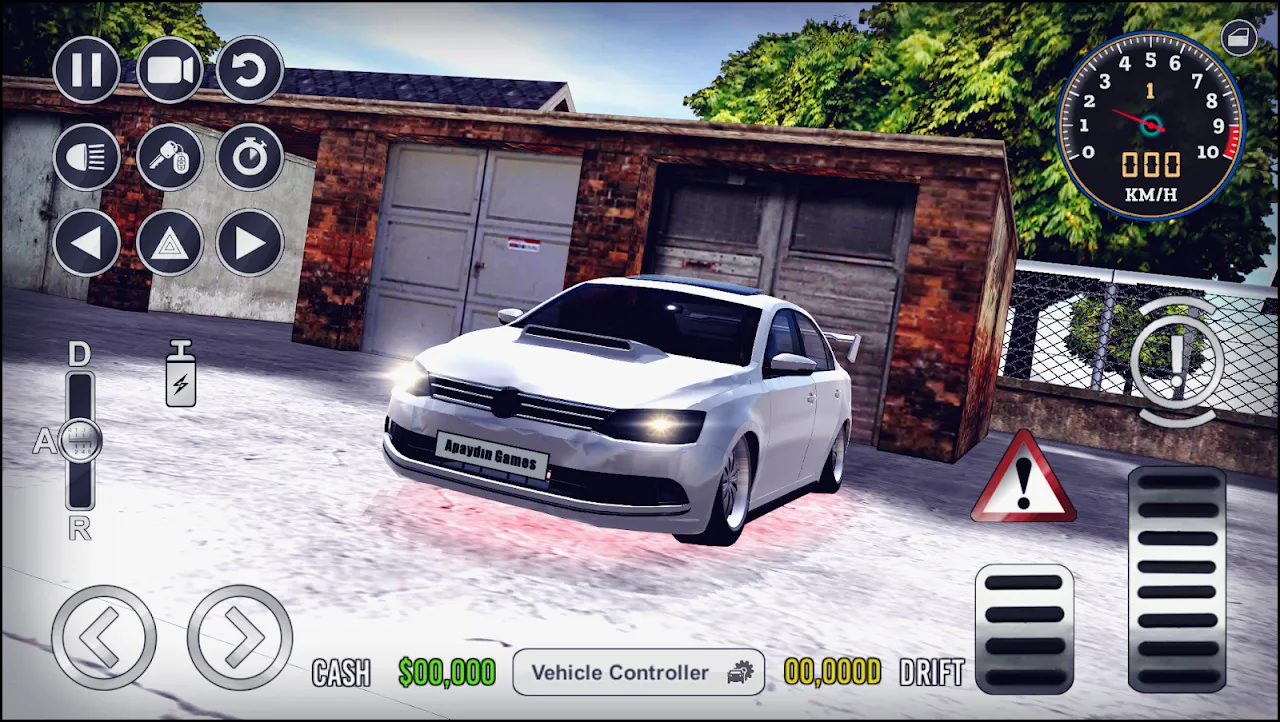Tap the battery lightning icon

click(181, 374)
